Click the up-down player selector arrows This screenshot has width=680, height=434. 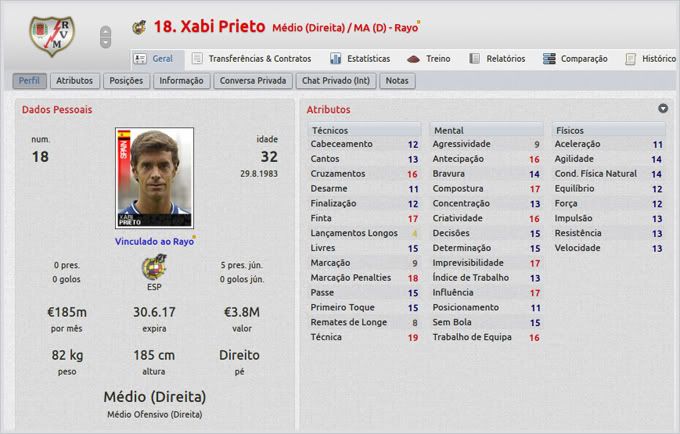(x=106, y=37)
